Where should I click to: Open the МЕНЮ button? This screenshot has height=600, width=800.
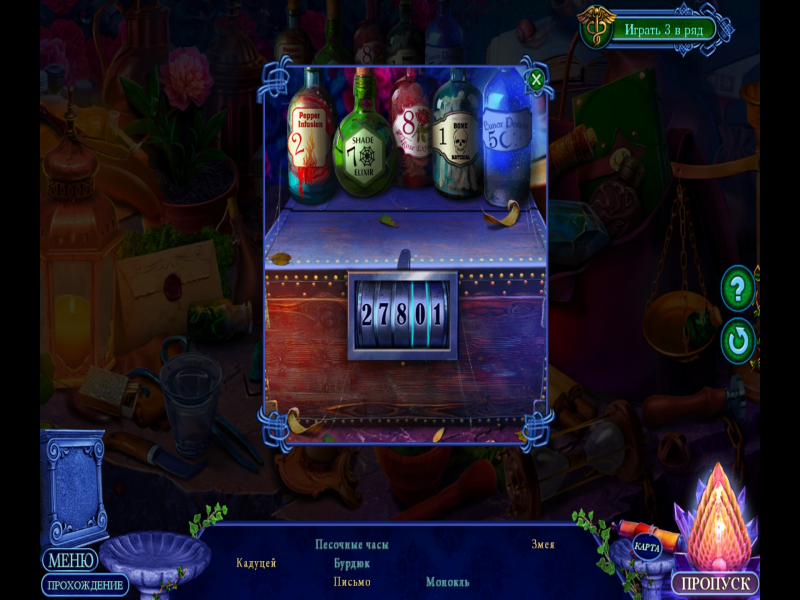pyautogui.click(x=70, y=560)
